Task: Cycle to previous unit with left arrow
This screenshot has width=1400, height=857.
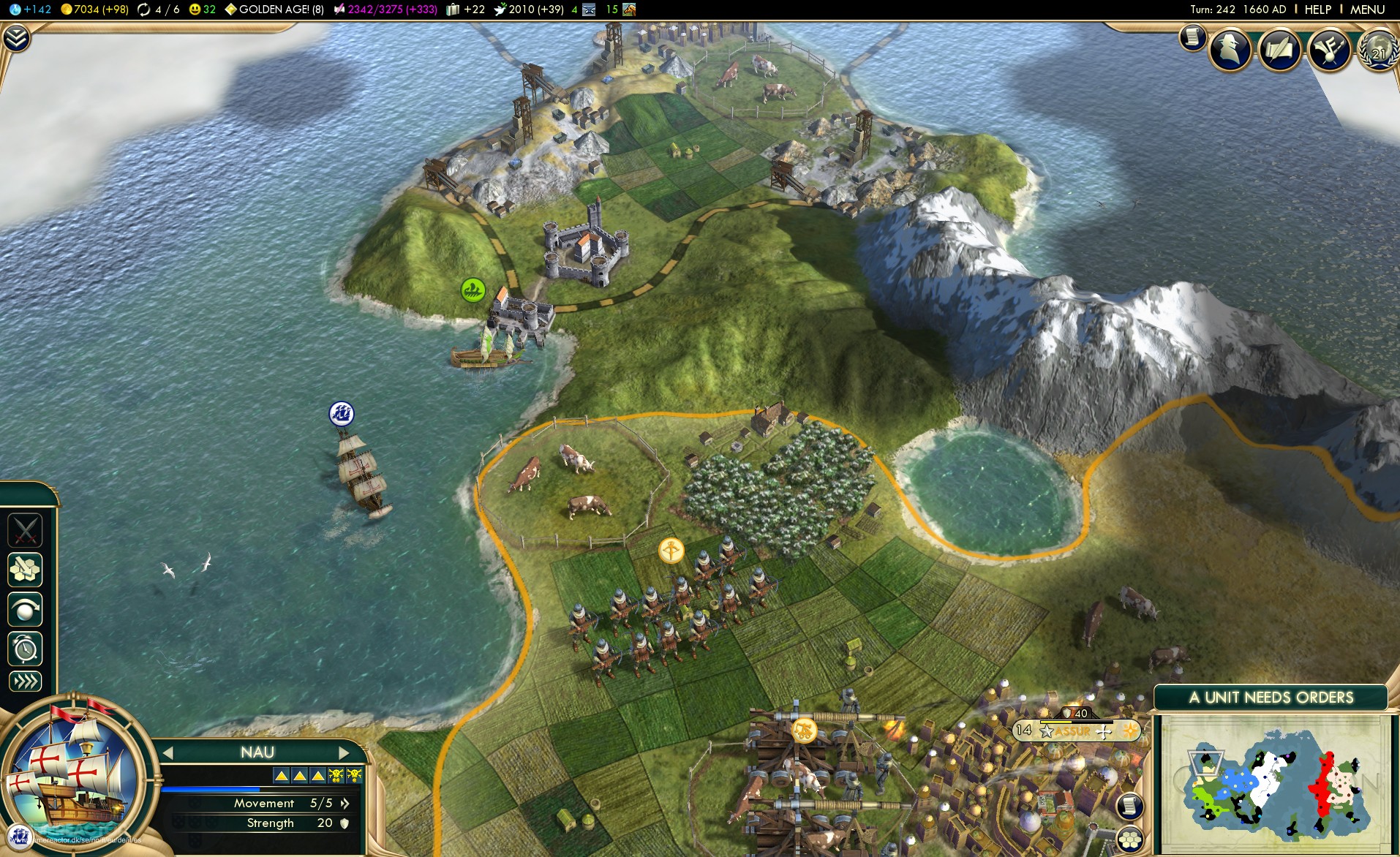Action: click(169, 752)
